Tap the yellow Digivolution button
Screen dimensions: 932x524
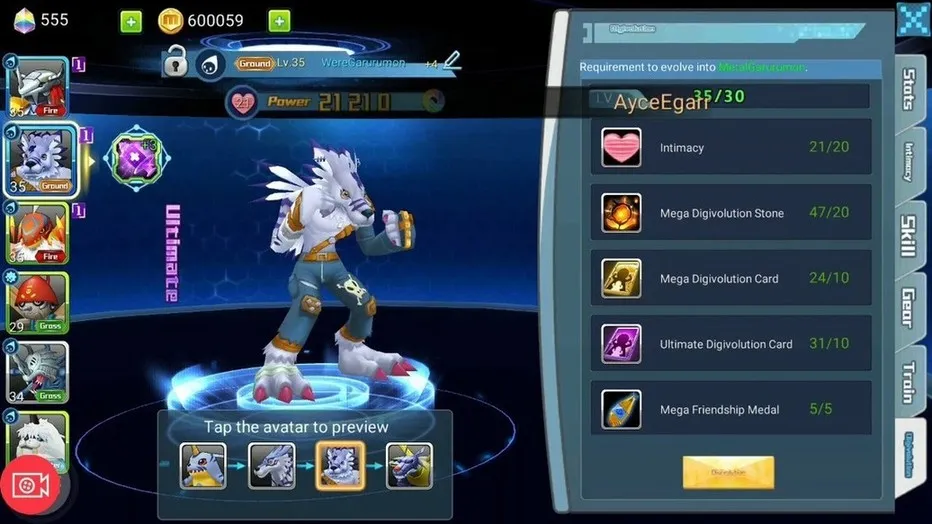[x=728, y=472]
